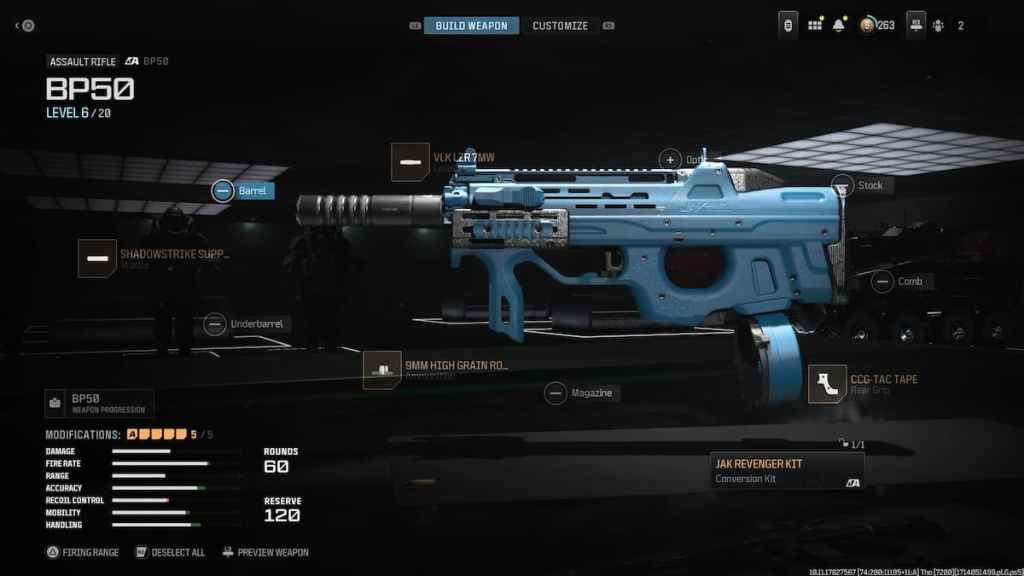Open BP50 Weapon Progression
Image resolution: width=1024 pixels, height=576 pixels.
(99, 403)
